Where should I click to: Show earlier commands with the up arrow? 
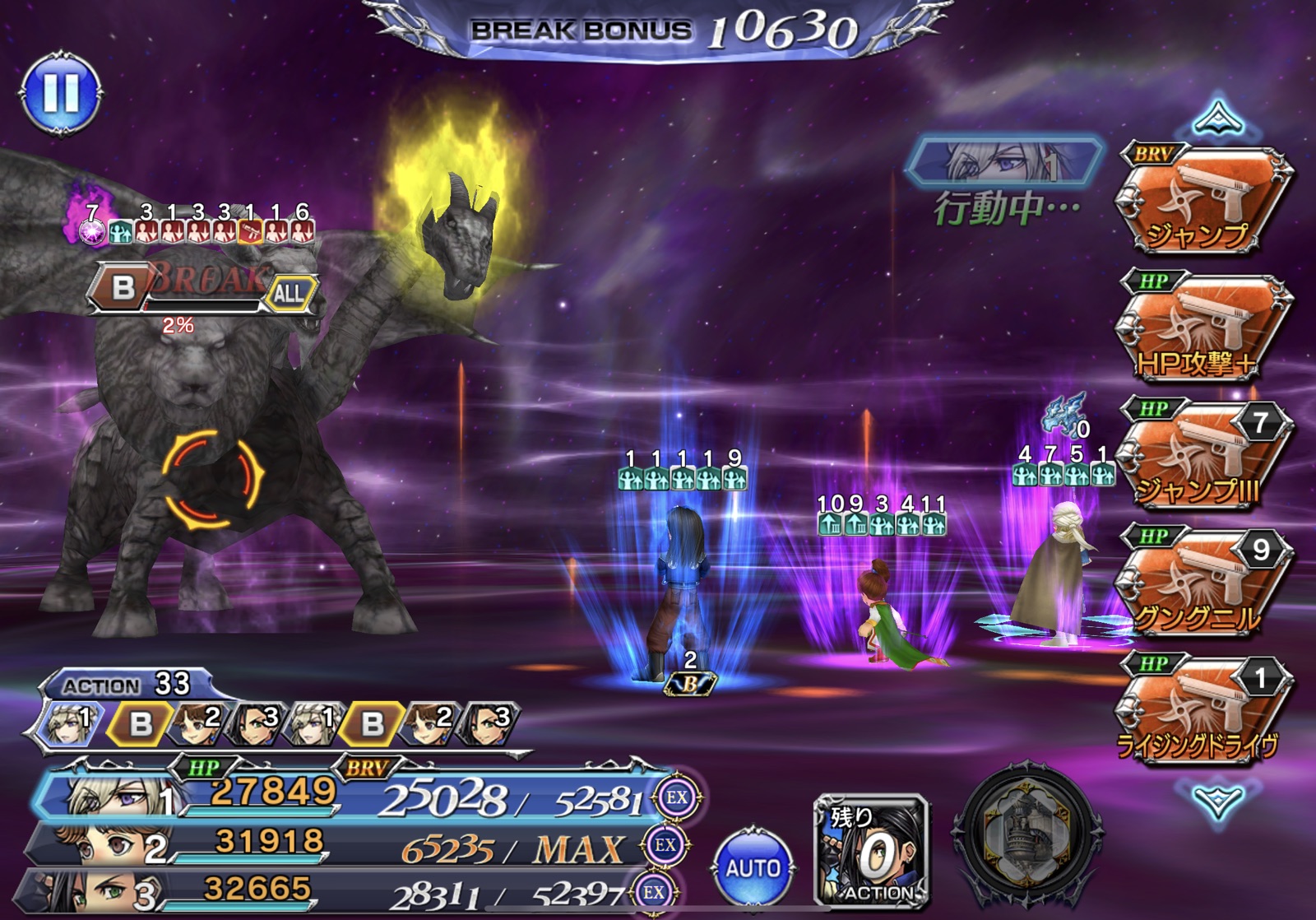pos(1217,120)
